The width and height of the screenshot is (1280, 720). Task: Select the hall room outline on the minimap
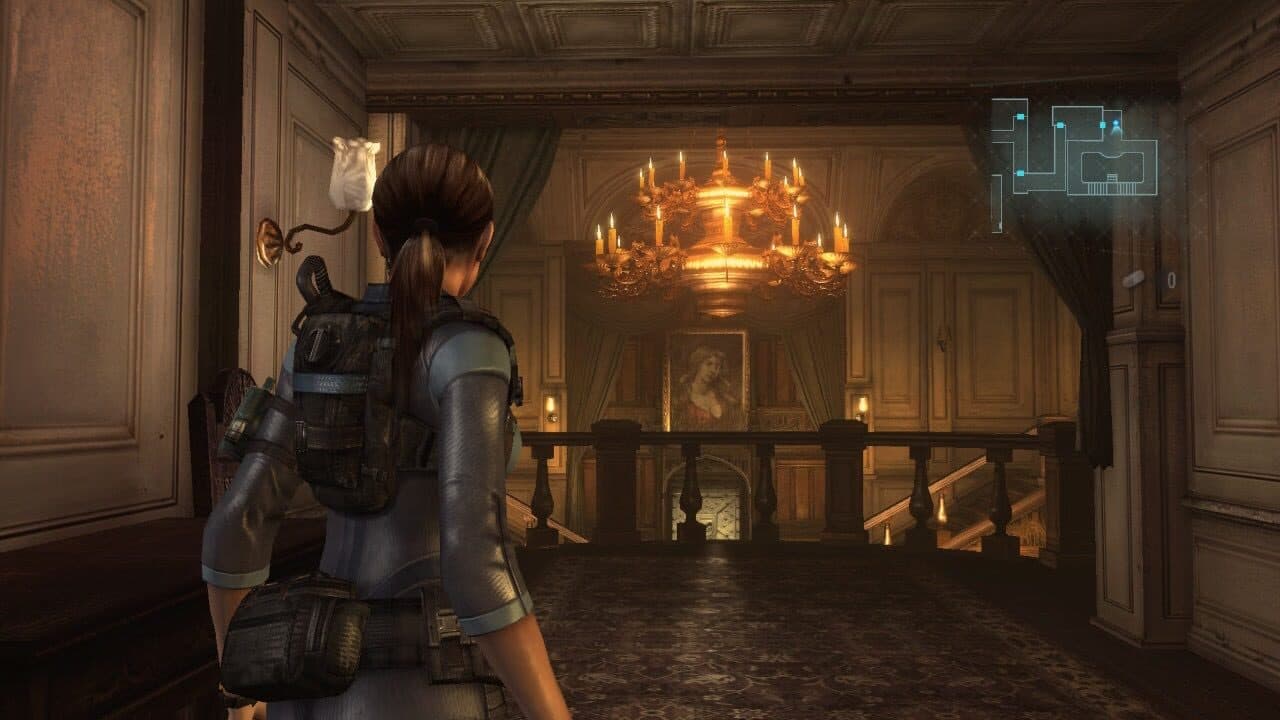(x=1112, y=165)
